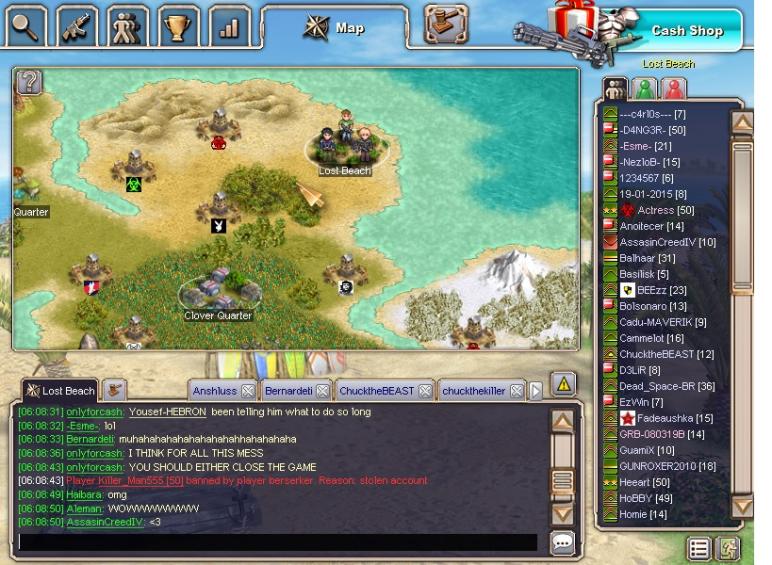Viewport: 772px width, 565px height.
Task: Send message with the speech bubble button
Action: (563, 542)
